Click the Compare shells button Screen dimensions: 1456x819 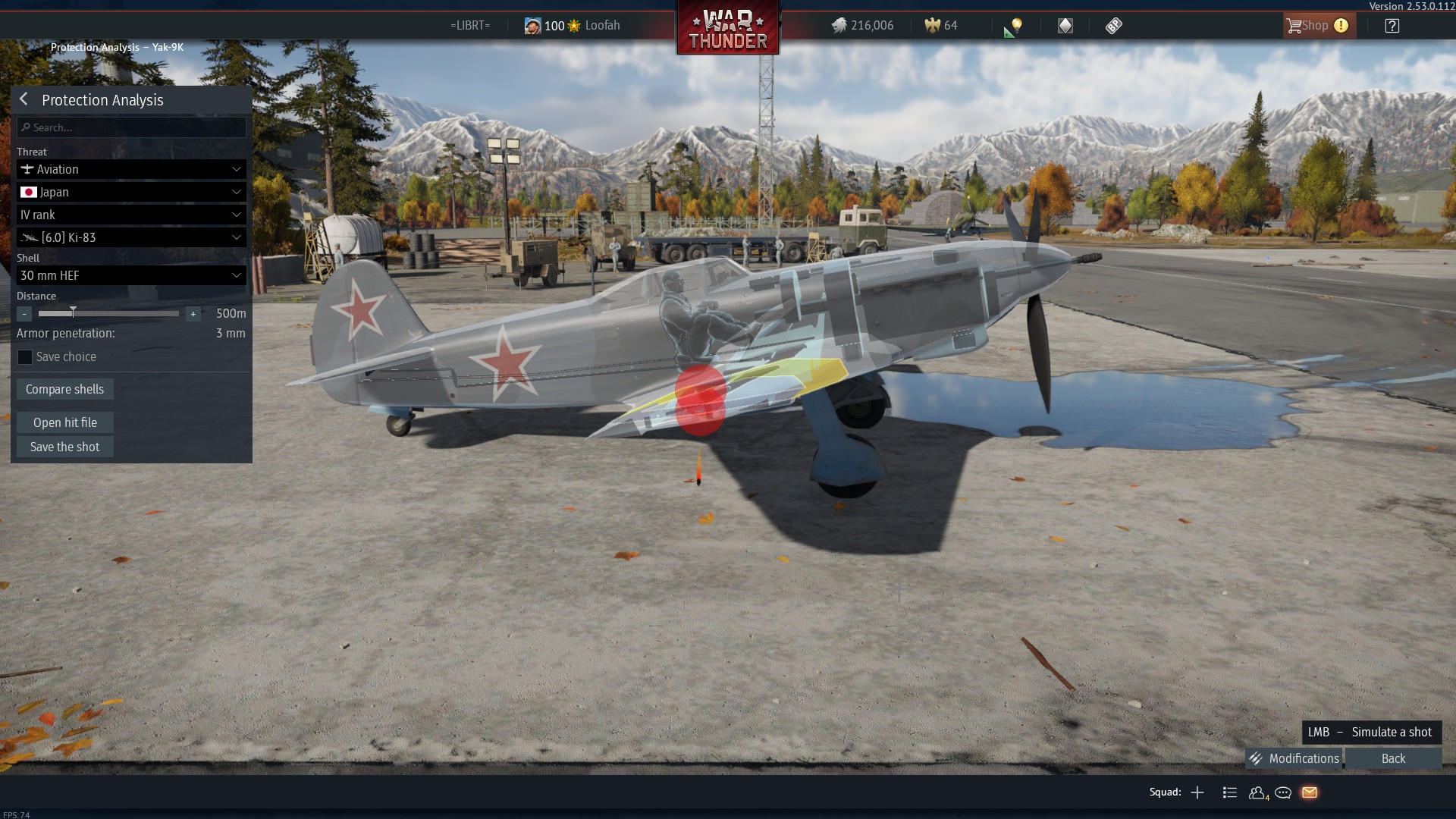click(x=65, y=389)
